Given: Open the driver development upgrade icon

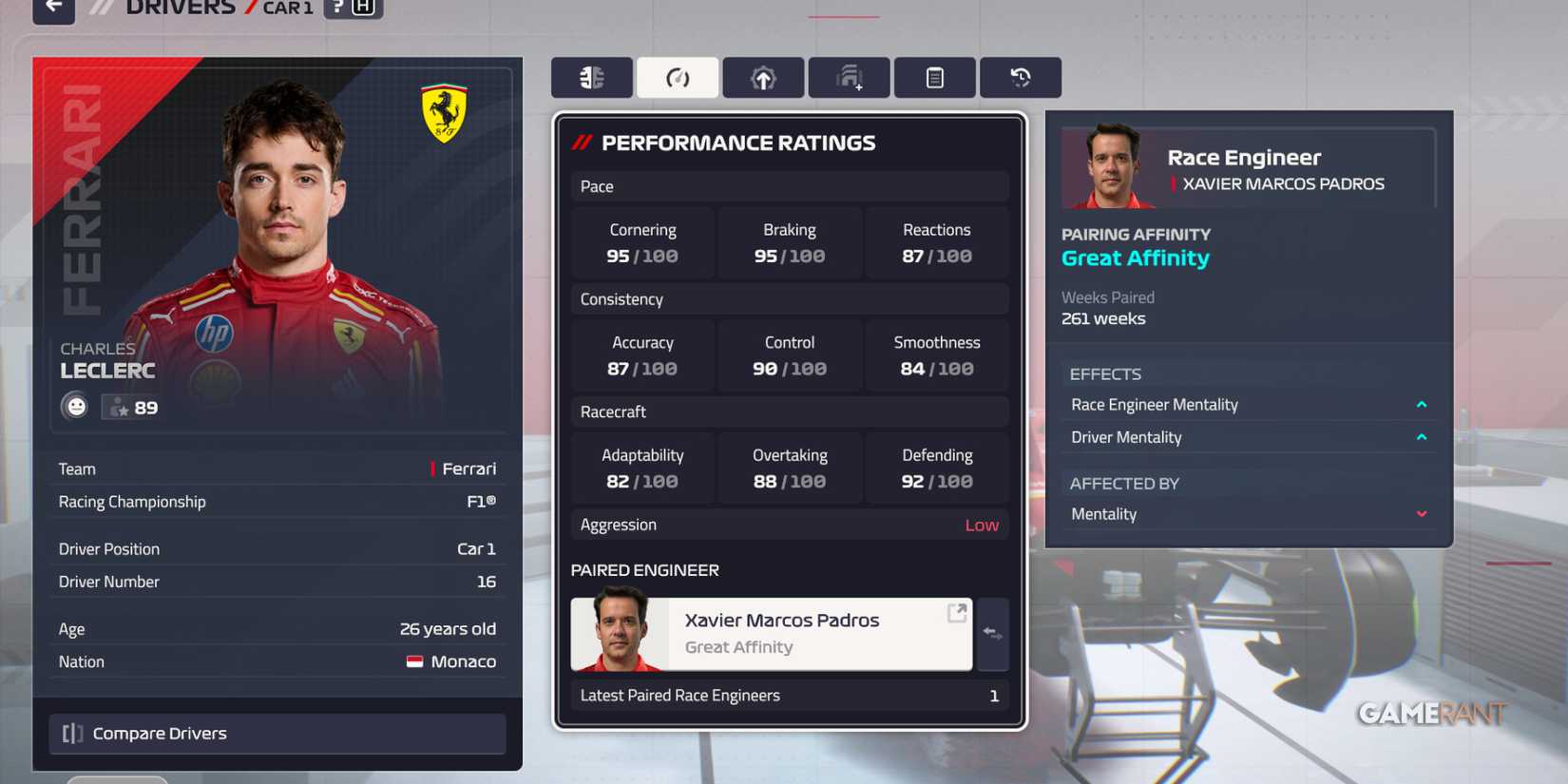Looking at the screenshot, I should point(763,77).
